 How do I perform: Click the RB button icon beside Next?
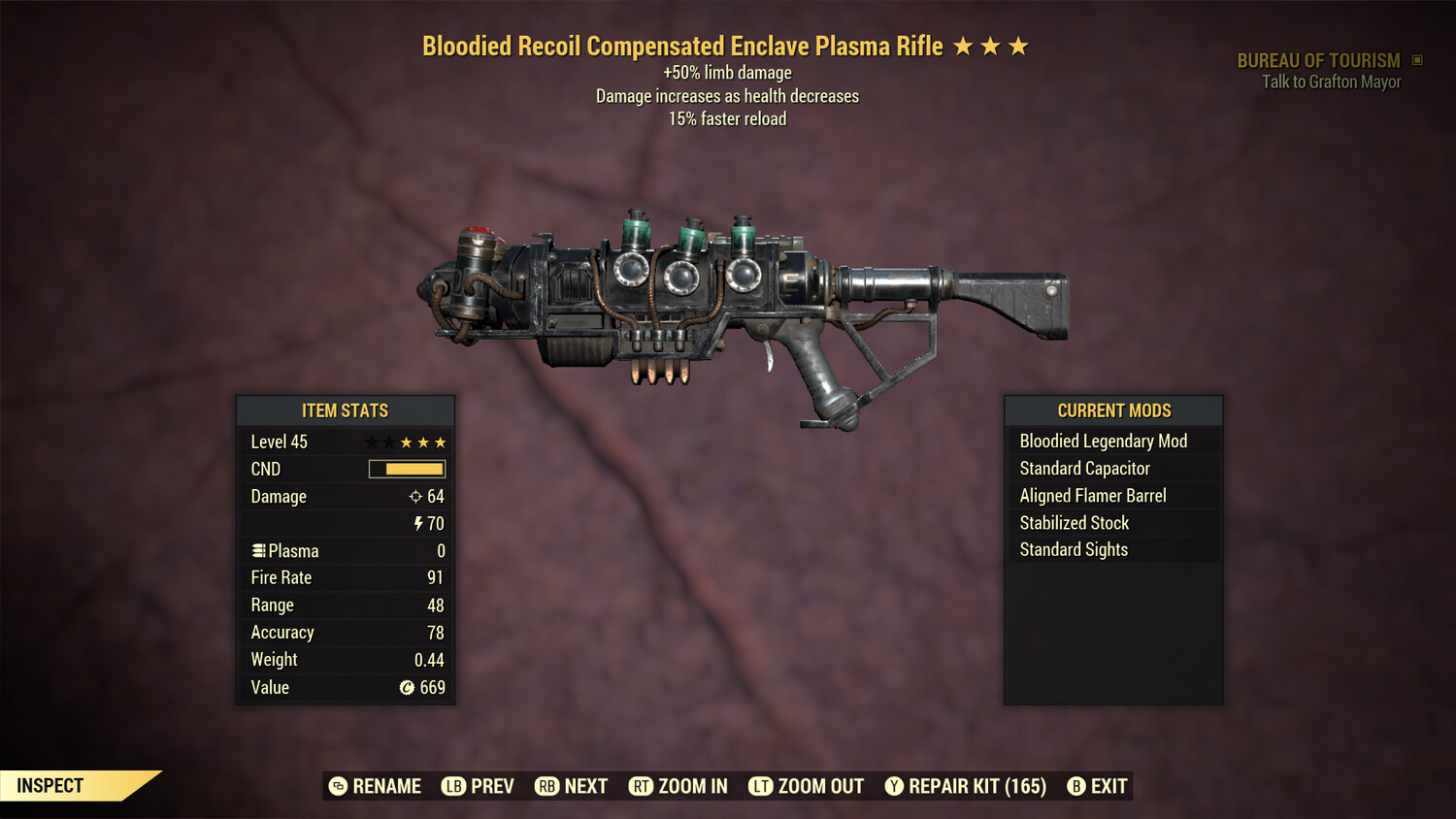coord(546,786)
